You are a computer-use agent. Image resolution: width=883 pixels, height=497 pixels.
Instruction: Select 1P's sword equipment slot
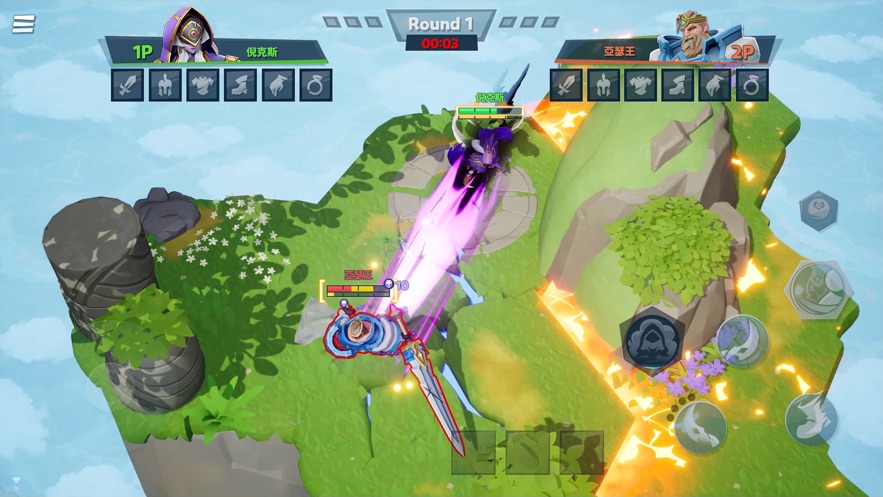click(x=128, y=85)
